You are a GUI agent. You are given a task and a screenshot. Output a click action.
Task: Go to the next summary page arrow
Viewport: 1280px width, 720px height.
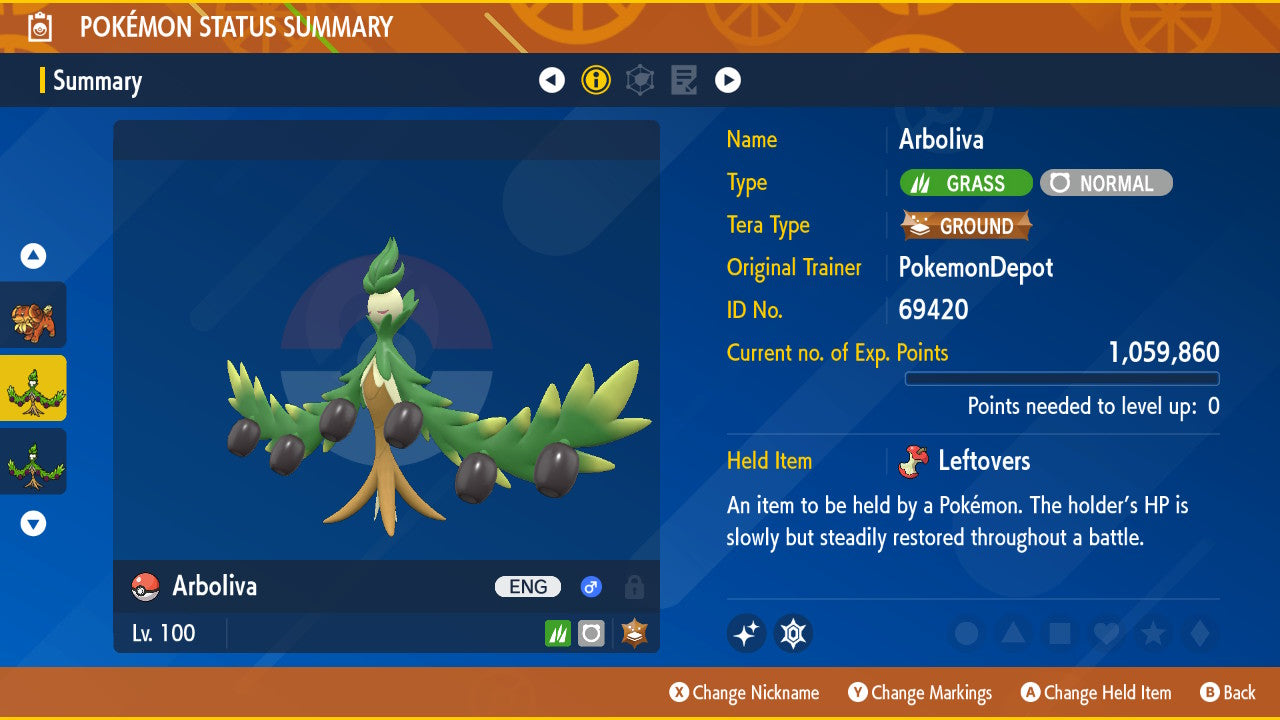tap(728, 80)
